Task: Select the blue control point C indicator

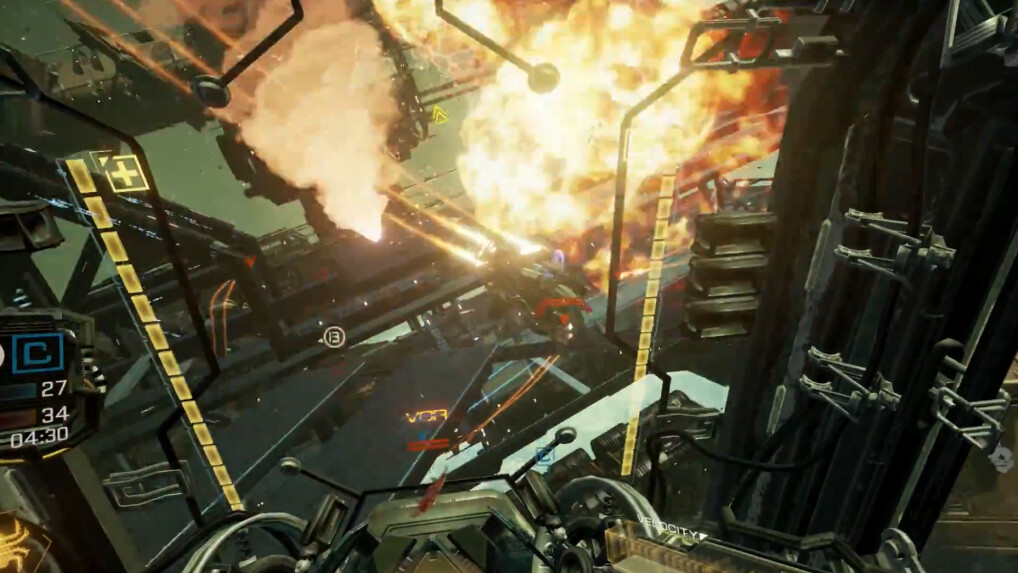Action: click(x=38, y=353)
